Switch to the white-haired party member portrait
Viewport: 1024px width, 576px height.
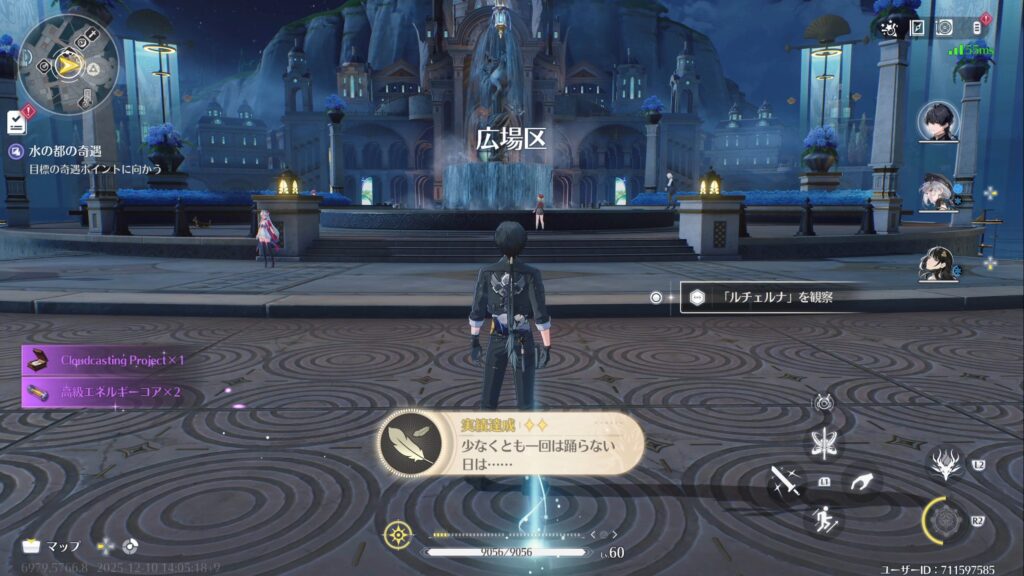[938, 193]
